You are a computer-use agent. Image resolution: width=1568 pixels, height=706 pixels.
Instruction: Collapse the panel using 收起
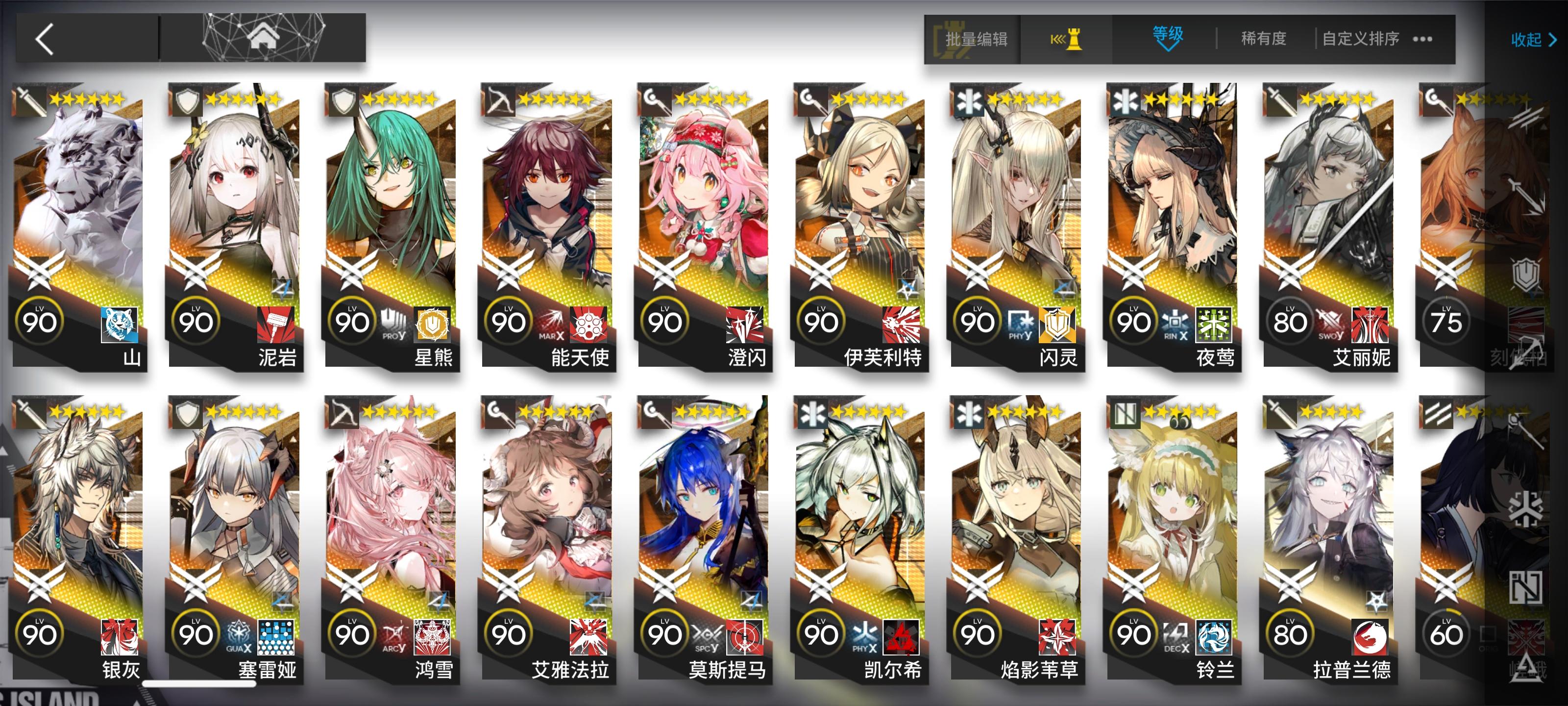pos(1528,40)
